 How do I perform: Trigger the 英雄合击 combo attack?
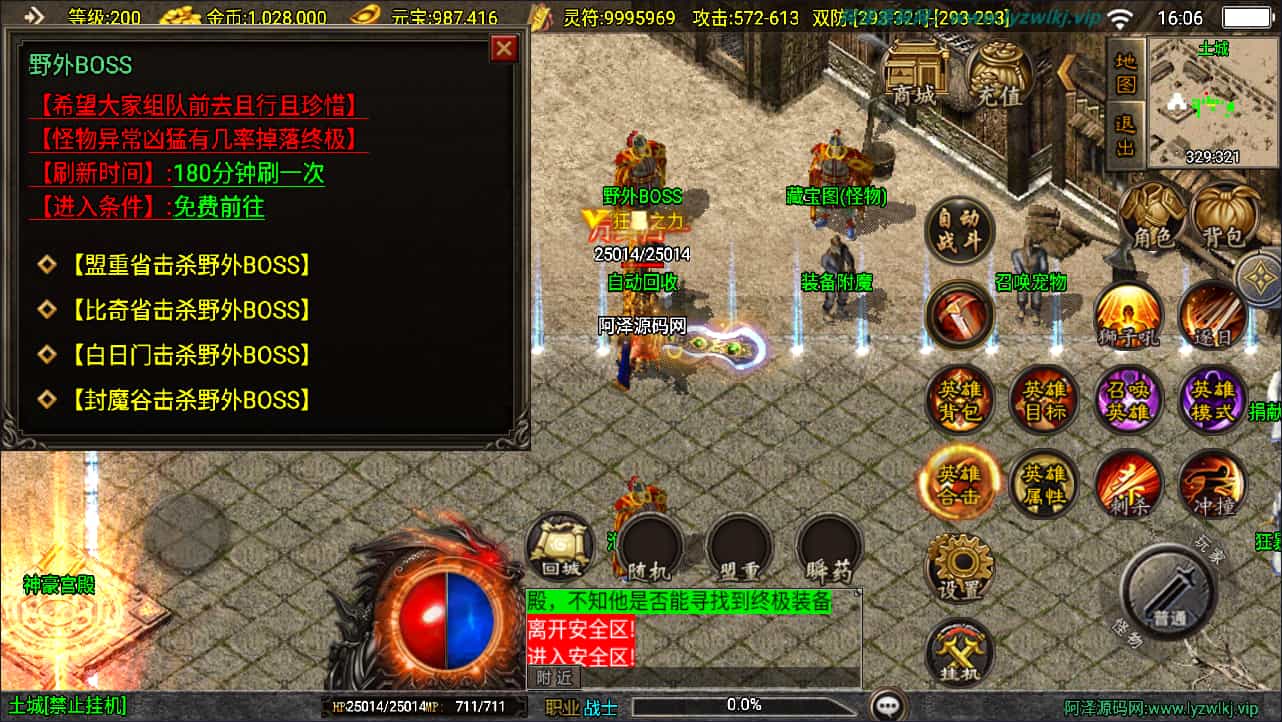(x=959, y=484)
